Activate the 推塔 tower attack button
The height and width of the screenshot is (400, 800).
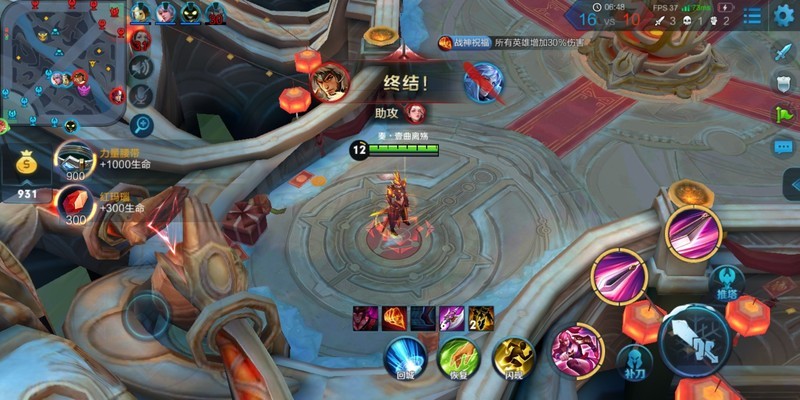pyautogui.click(x=726, y=281)
